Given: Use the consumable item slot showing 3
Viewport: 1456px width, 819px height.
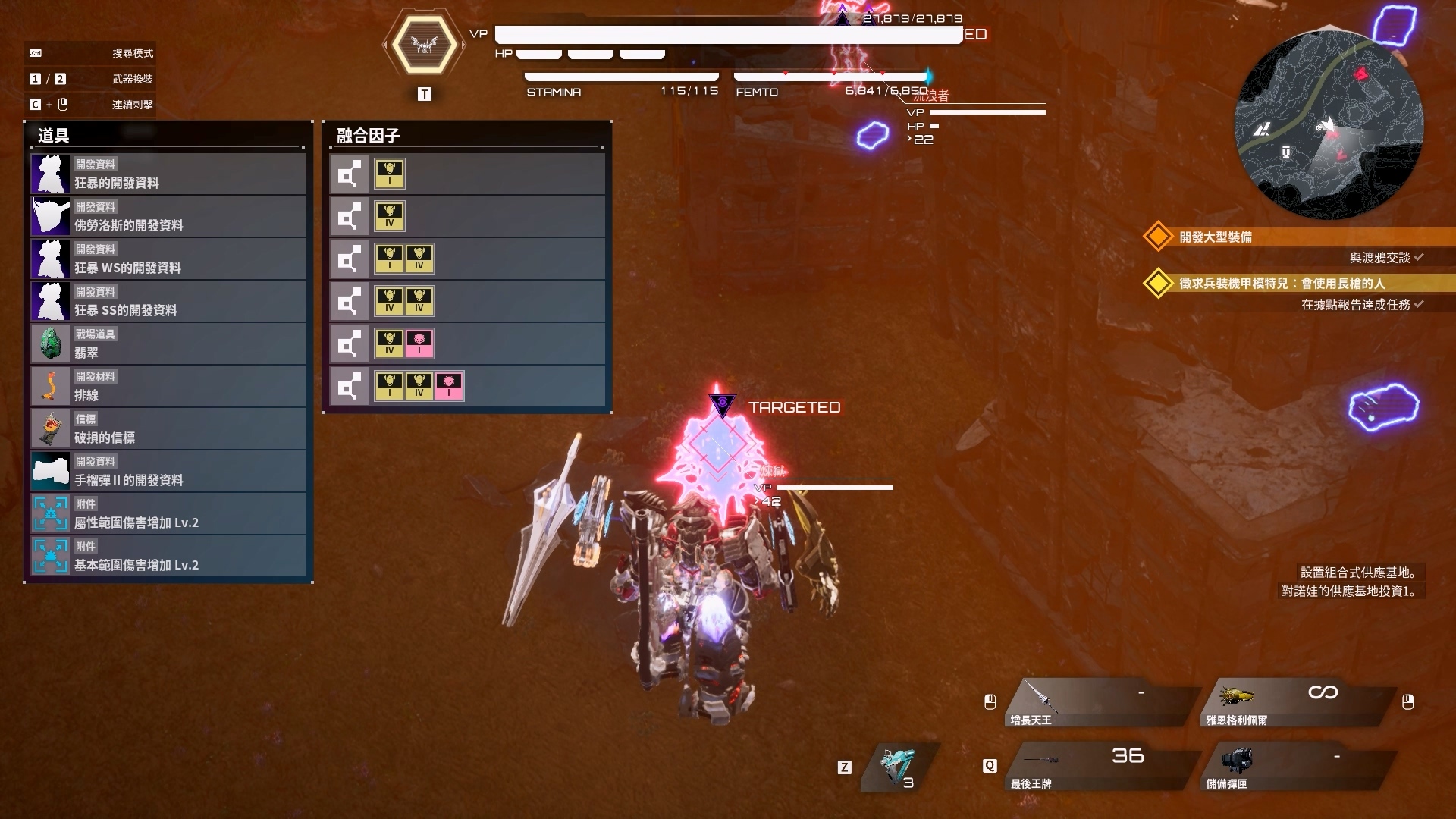Looking at the screenshot, I should coord(899,767).
